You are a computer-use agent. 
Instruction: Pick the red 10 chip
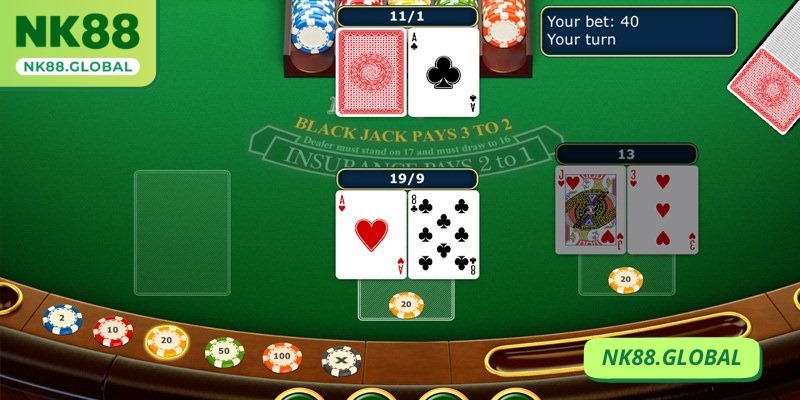coord(113,329)
